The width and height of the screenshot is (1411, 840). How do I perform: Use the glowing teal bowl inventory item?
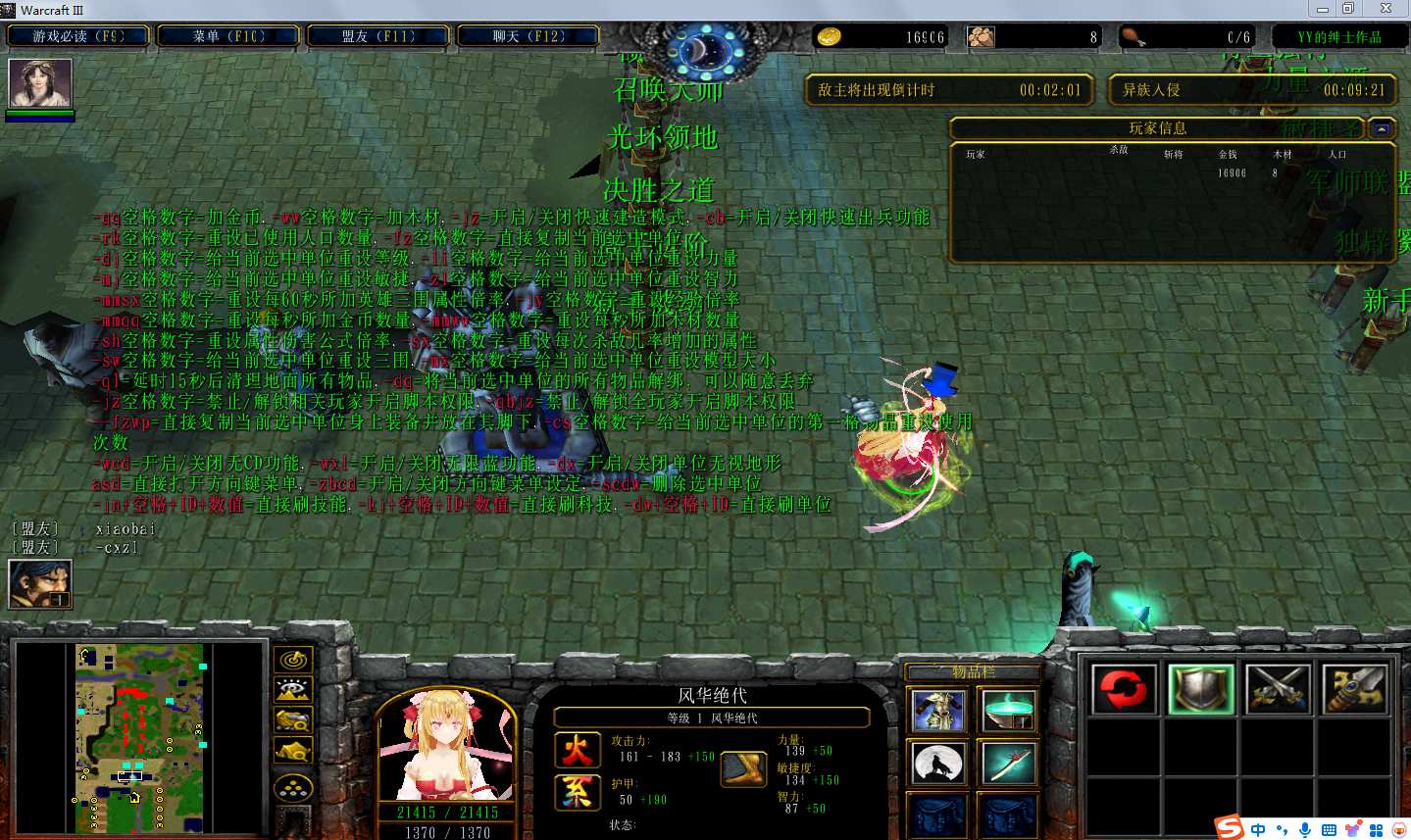click(1007, 711)
